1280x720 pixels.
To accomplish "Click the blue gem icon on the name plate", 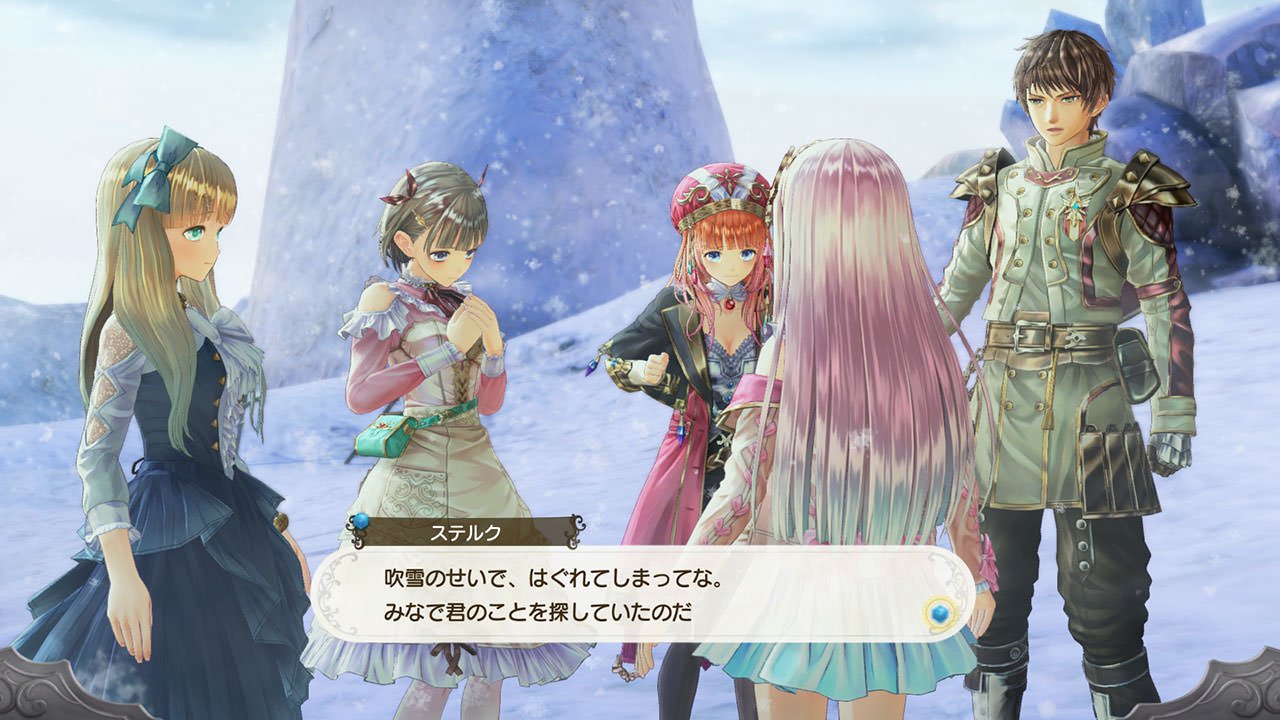I will point(362,522).
